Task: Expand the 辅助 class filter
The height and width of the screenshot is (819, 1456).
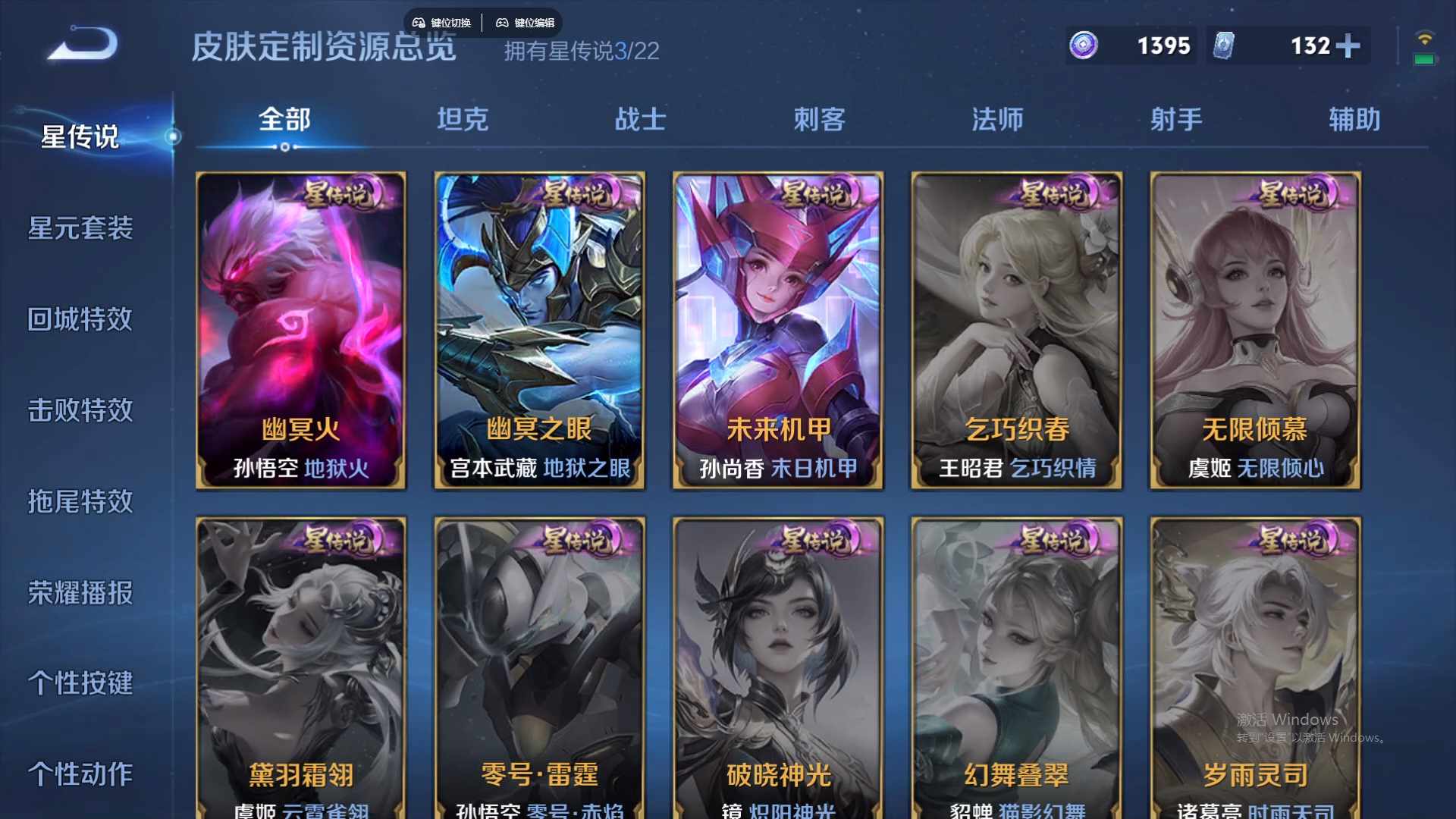Action: click(1354, 119)
